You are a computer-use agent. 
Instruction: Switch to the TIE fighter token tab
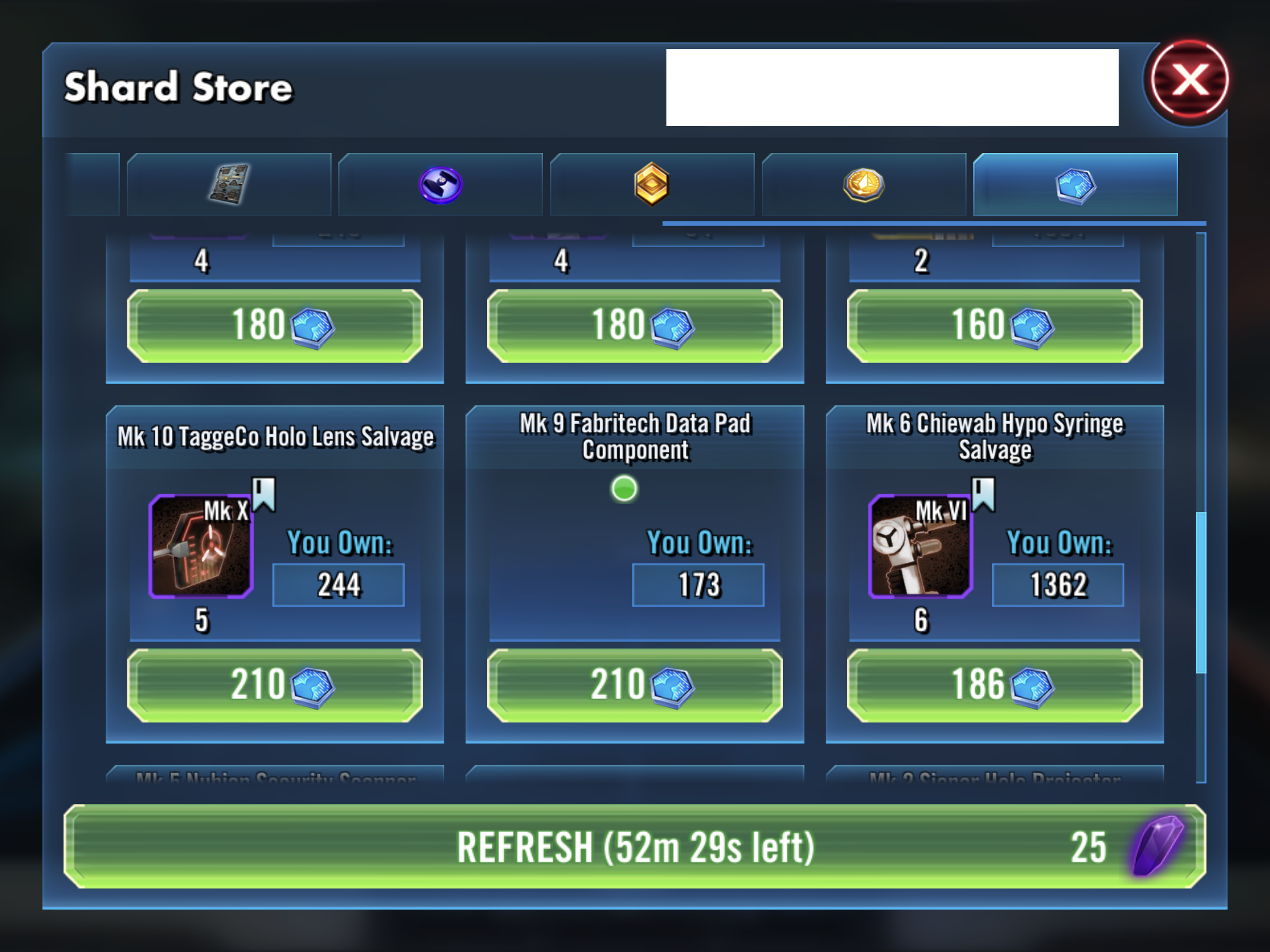tap(440, 185)
